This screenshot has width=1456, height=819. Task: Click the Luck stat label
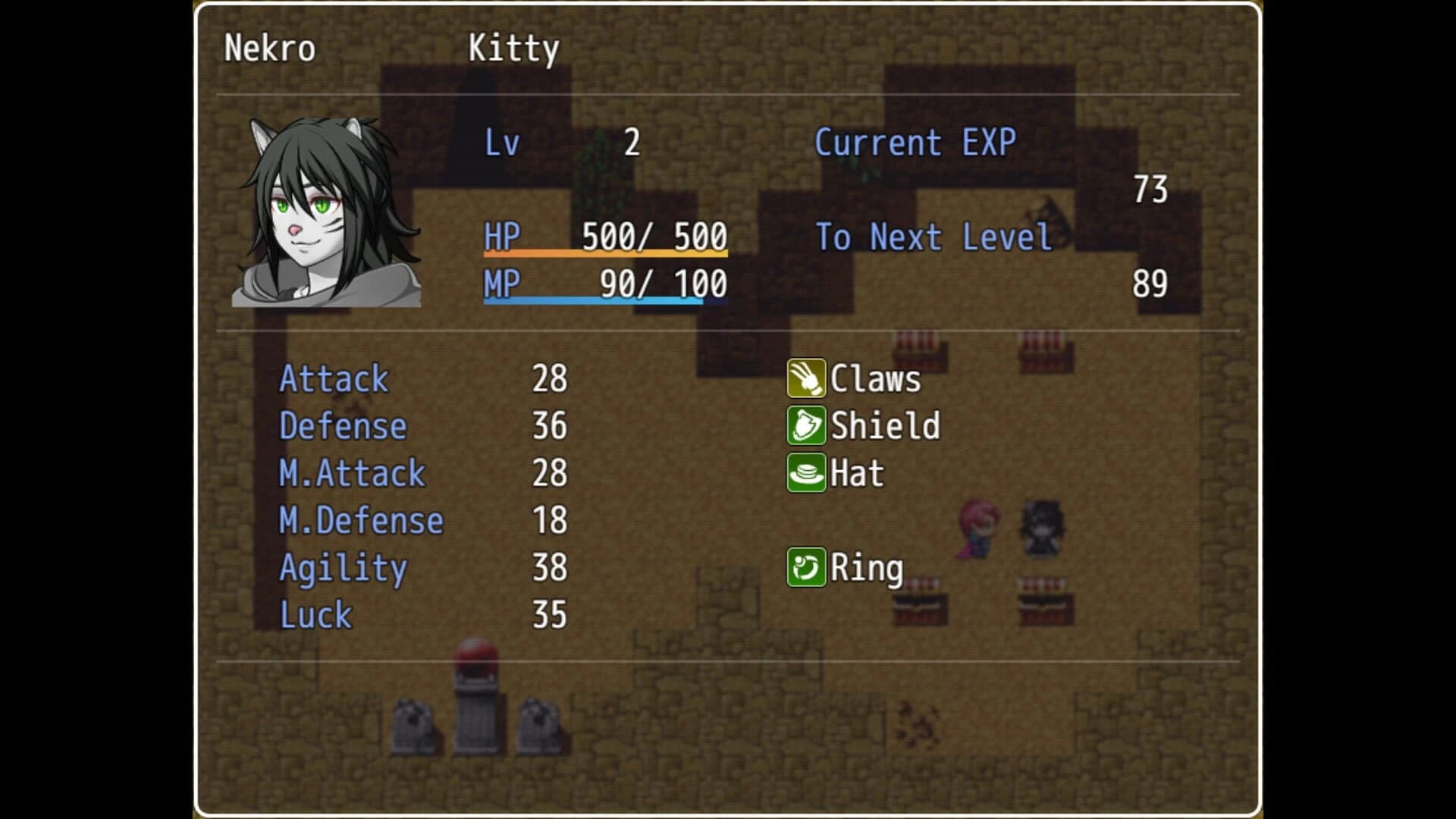coord(315,614)
